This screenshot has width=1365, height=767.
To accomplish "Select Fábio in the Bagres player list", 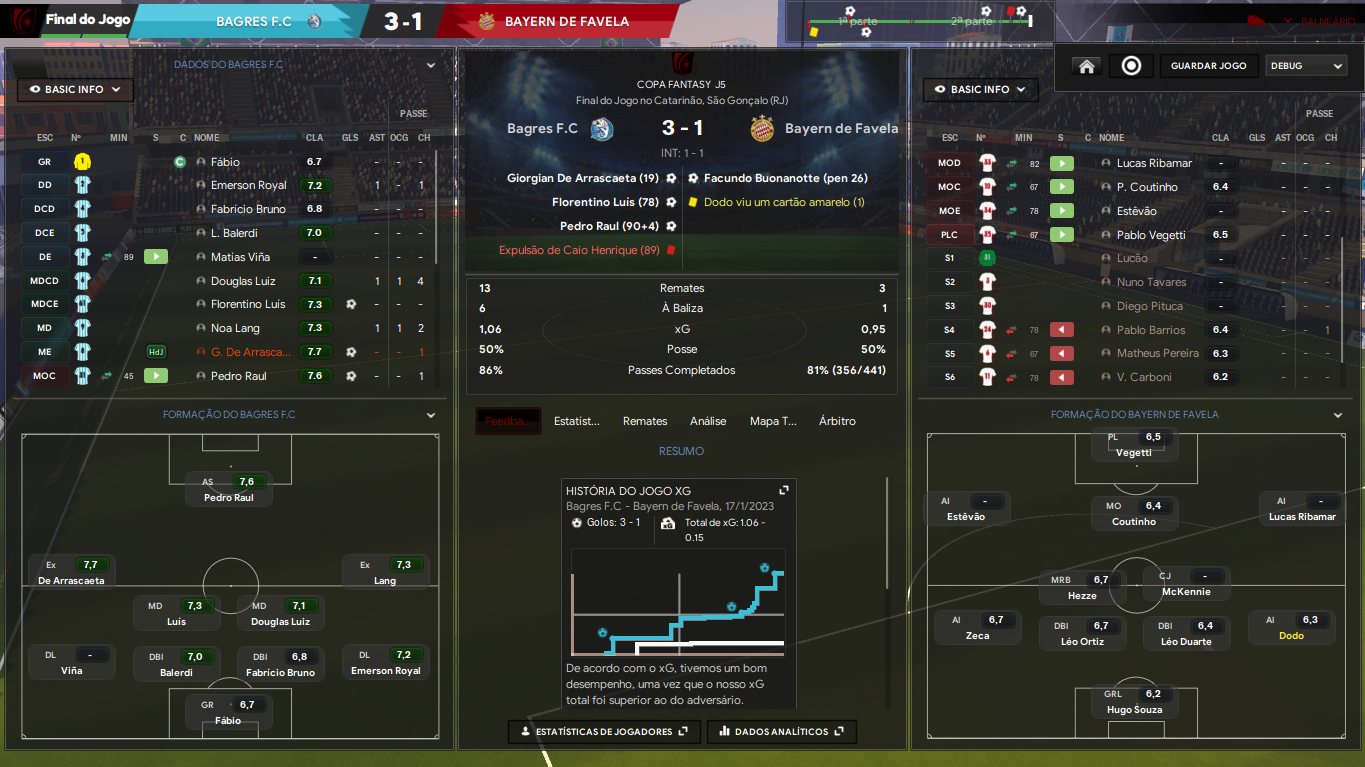I will [225, 162].
